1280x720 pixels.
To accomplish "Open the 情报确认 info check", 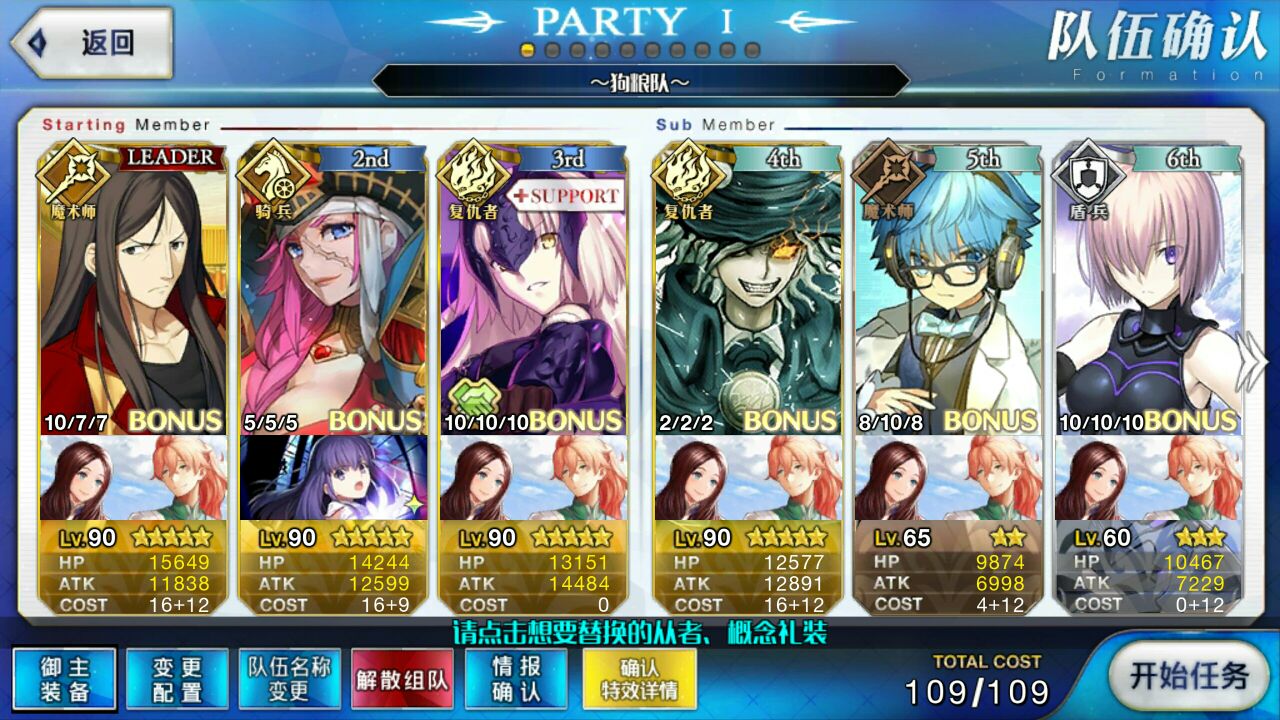I will tap(516, 680).
